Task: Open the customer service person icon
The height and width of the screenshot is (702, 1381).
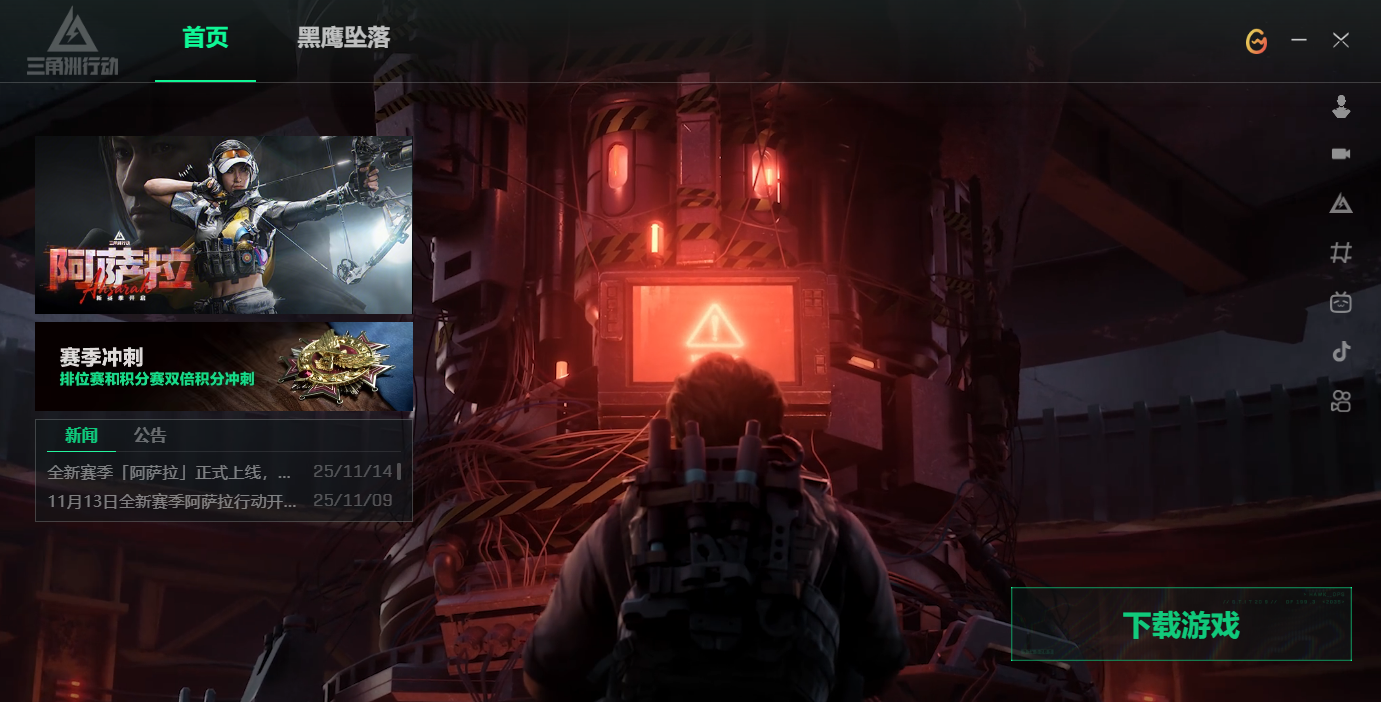Action: coord(1341,106)
